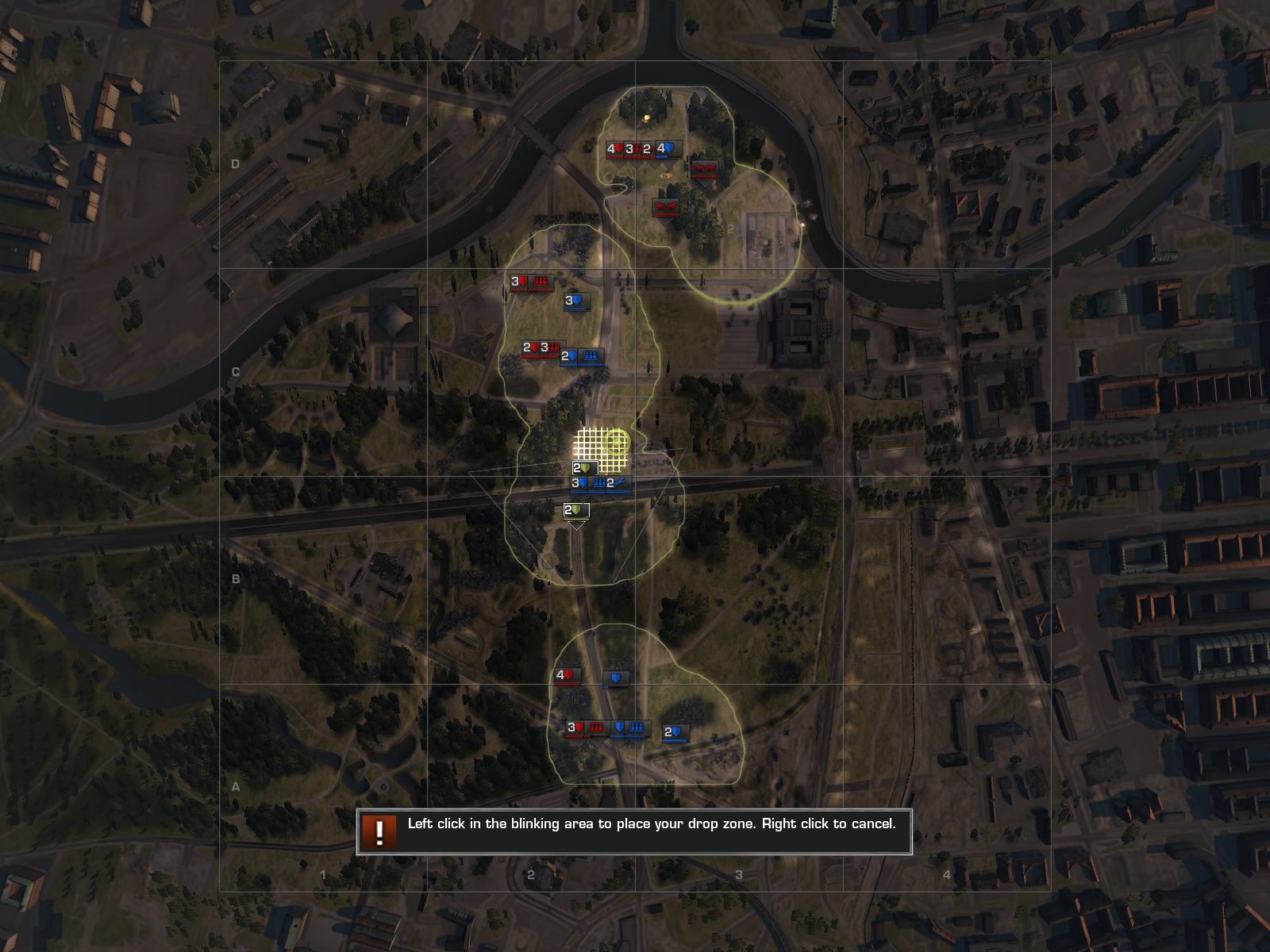The width and height of the screenshot is (1270, 952).
Task: Select the highlighted green 2-strength unit marker
Action: 583,467
